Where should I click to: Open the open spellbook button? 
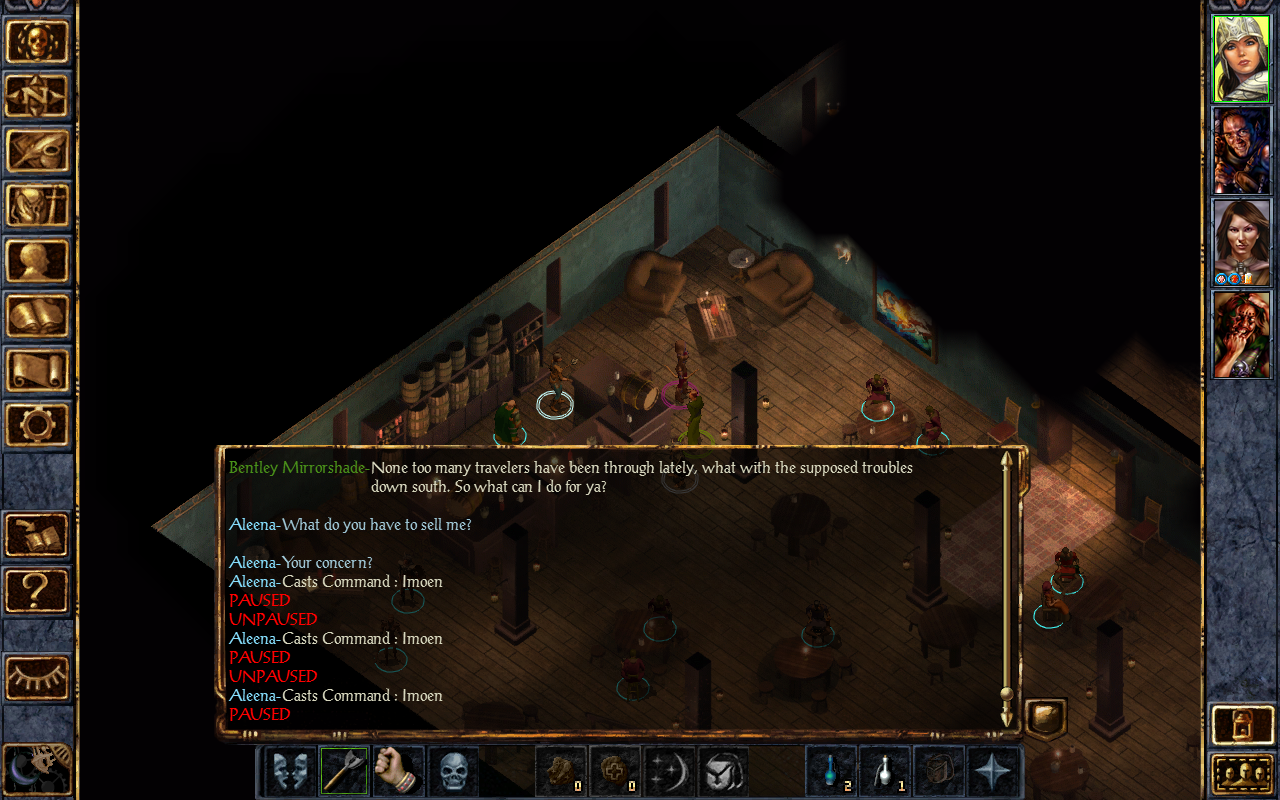click(x=38, y=316)
